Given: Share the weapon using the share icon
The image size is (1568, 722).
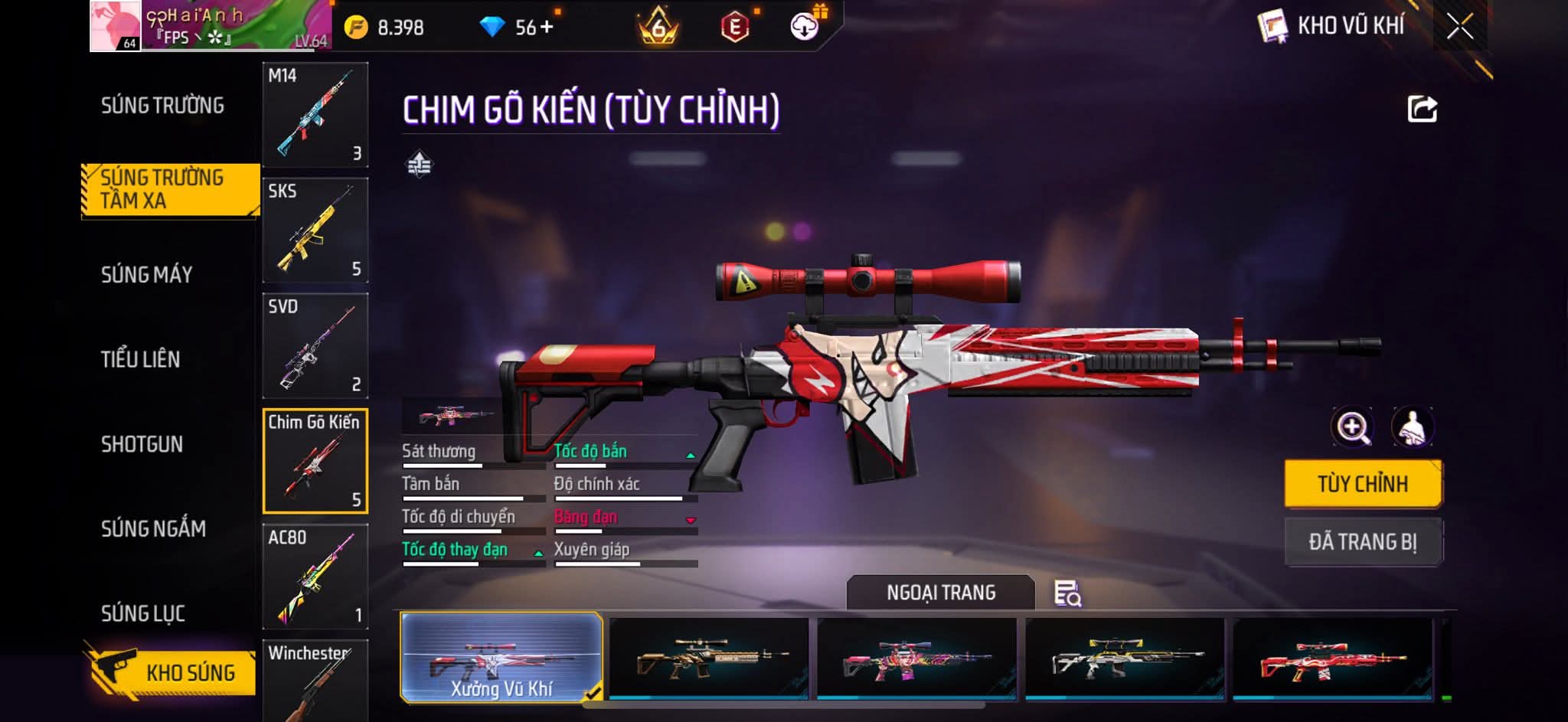Looking at the screenshot, I should (1422, 109).
